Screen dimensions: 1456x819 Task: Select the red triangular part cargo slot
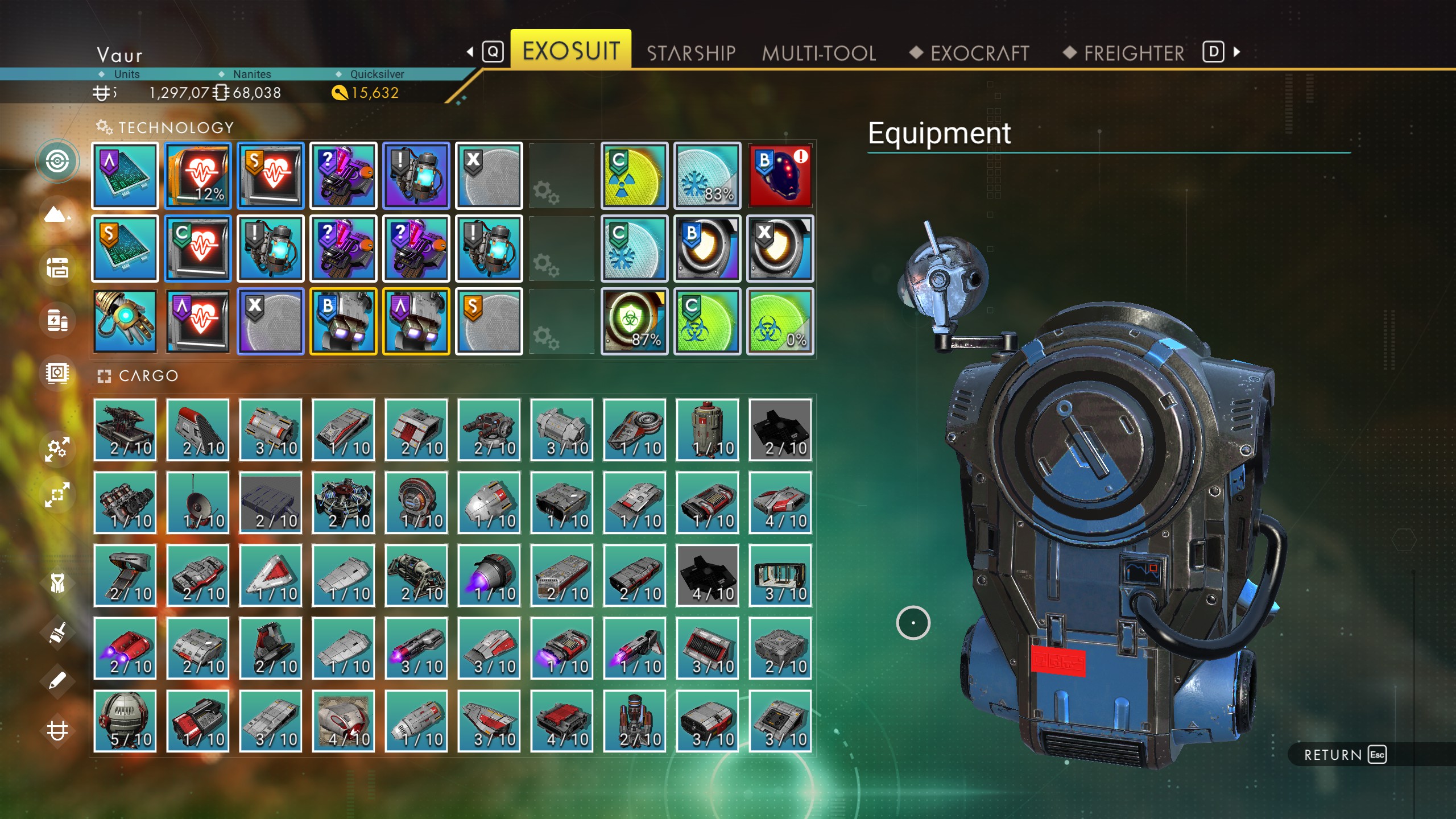(x=271, y=575)
